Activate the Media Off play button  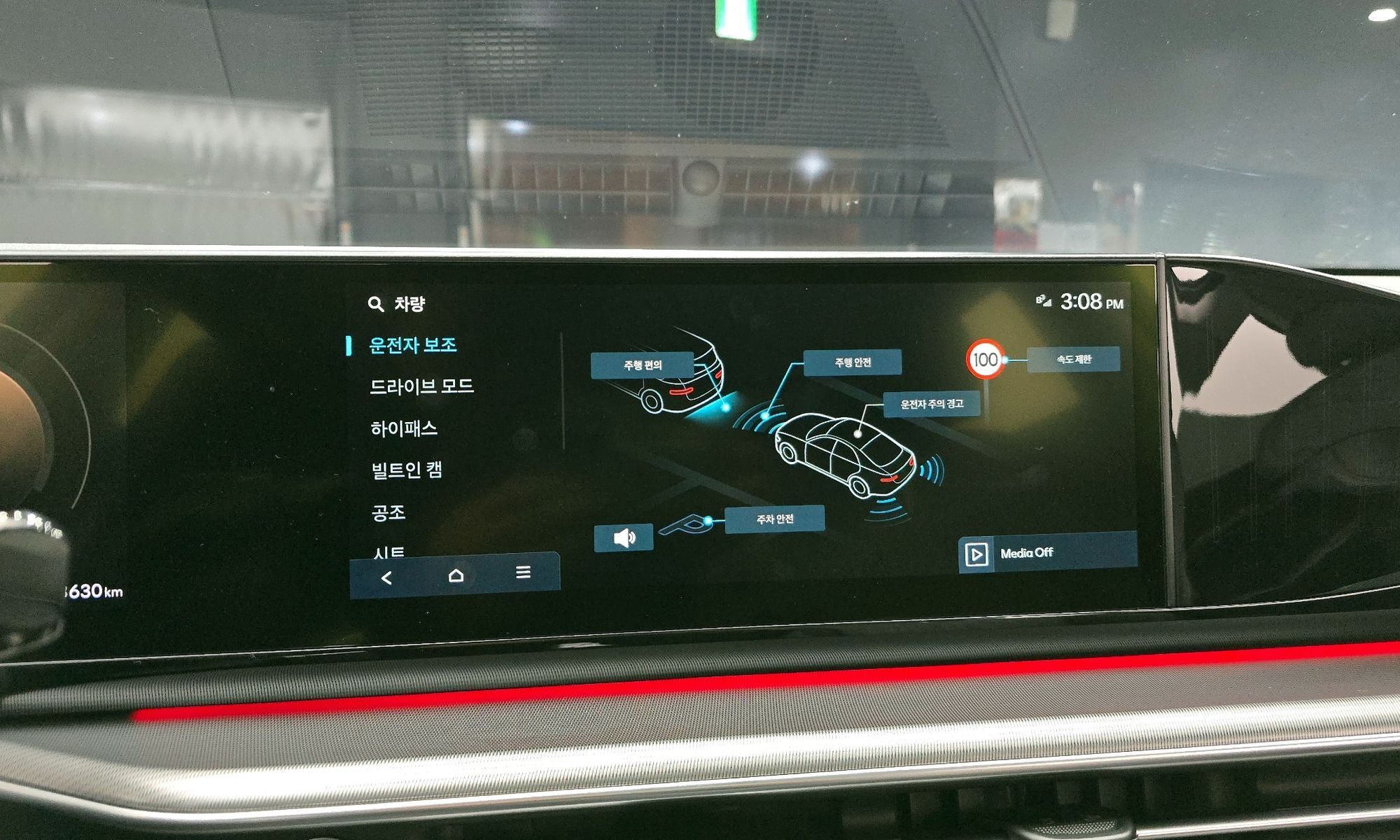click(x=976, y=554)
